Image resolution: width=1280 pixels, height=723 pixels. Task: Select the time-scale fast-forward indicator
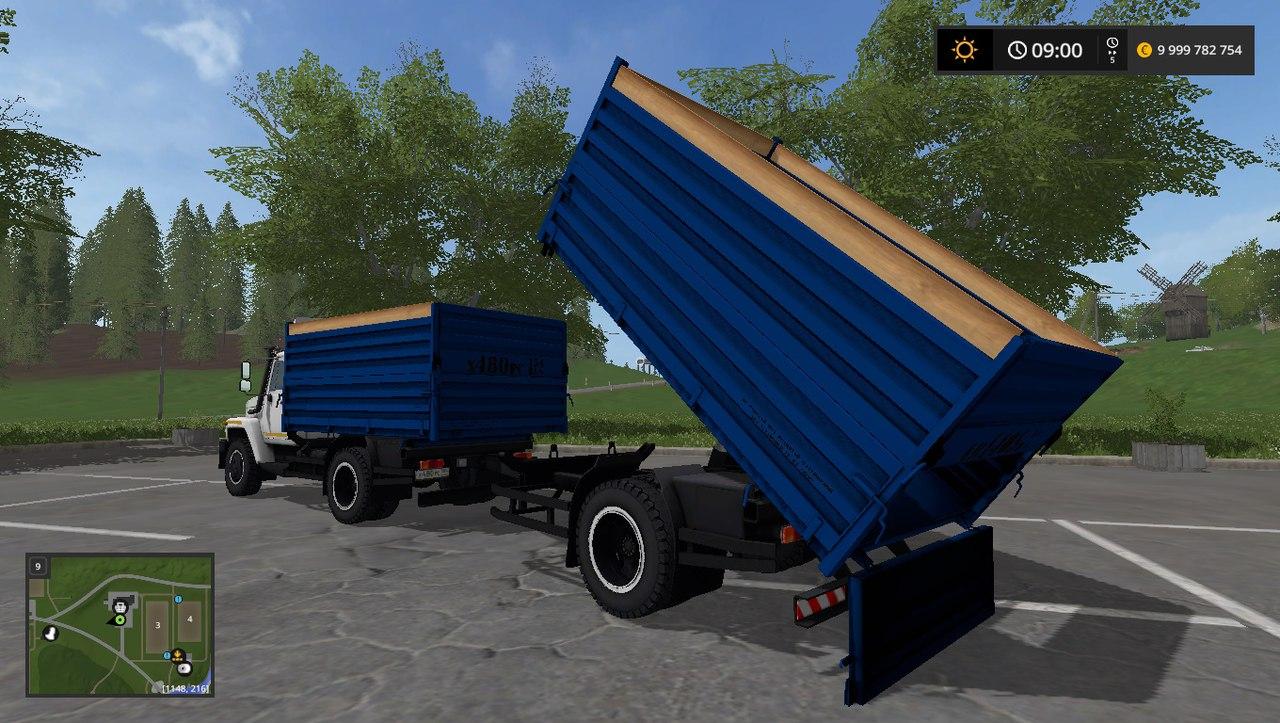click(x=1112, y=50)
